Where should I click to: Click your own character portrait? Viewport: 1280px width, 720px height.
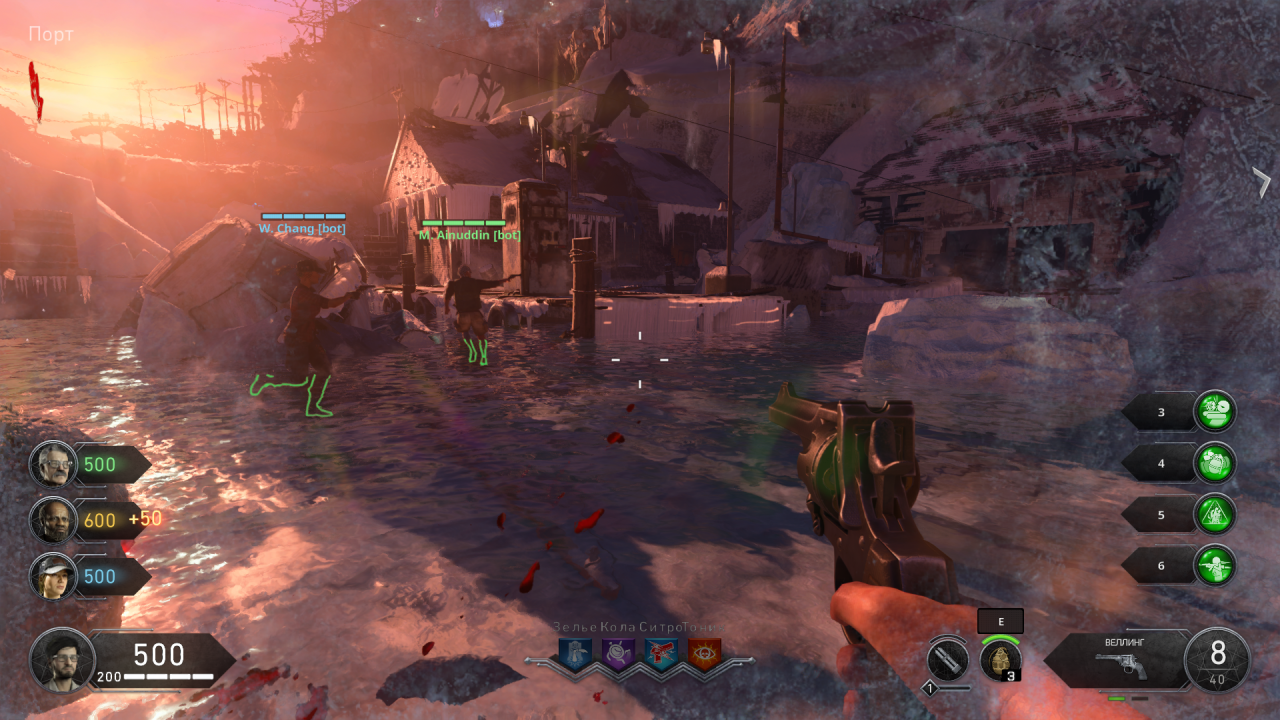click(x=62, y=660)
